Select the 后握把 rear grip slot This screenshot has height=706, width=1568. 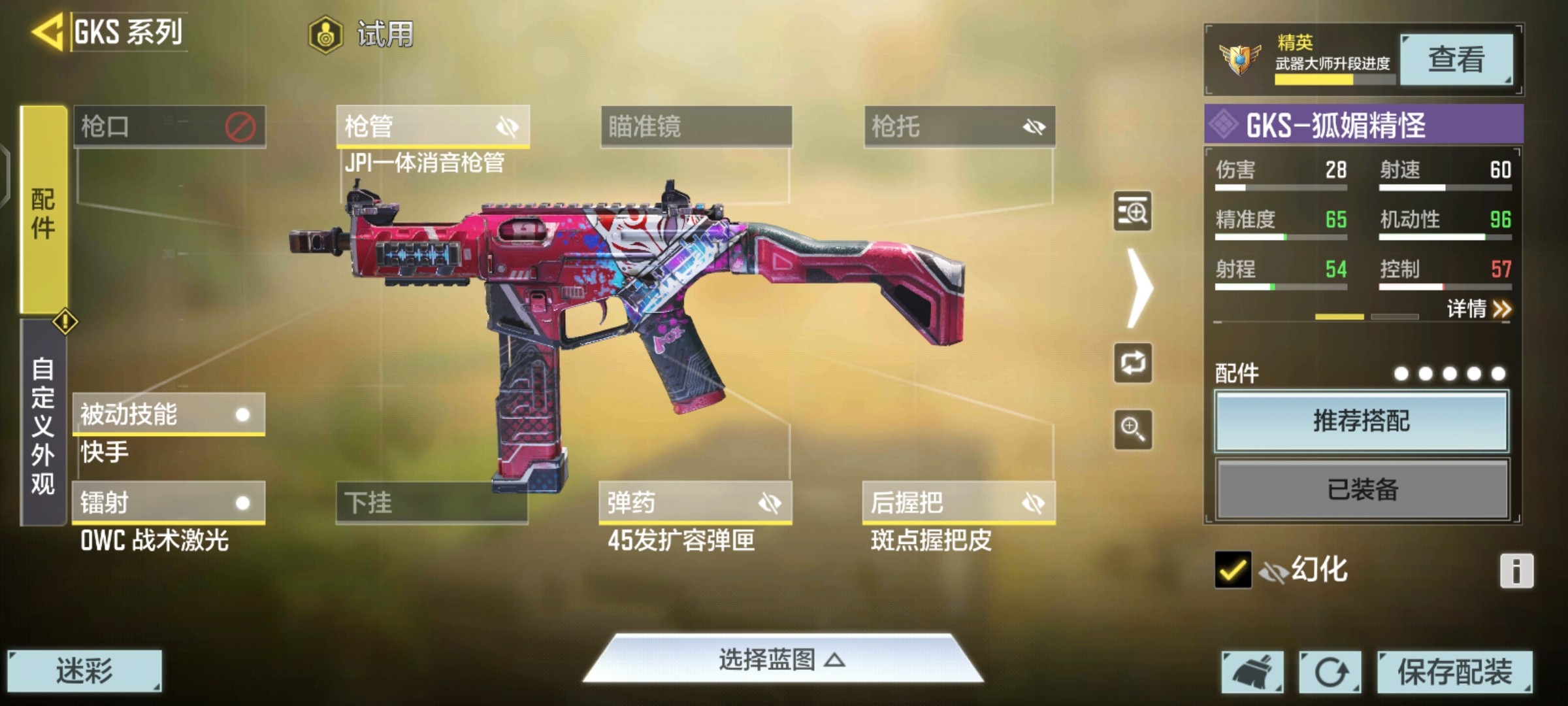958,503
